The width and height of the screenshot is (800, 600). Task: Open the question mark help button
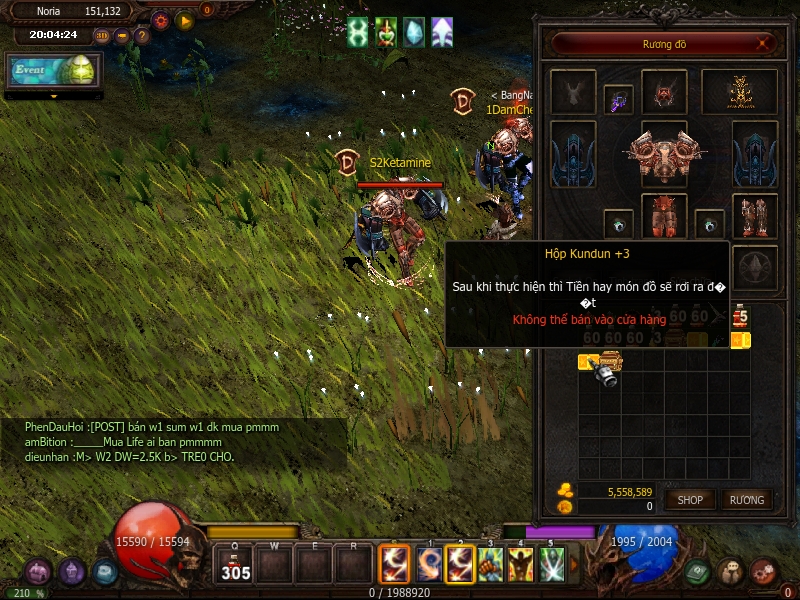click(142, 36)
